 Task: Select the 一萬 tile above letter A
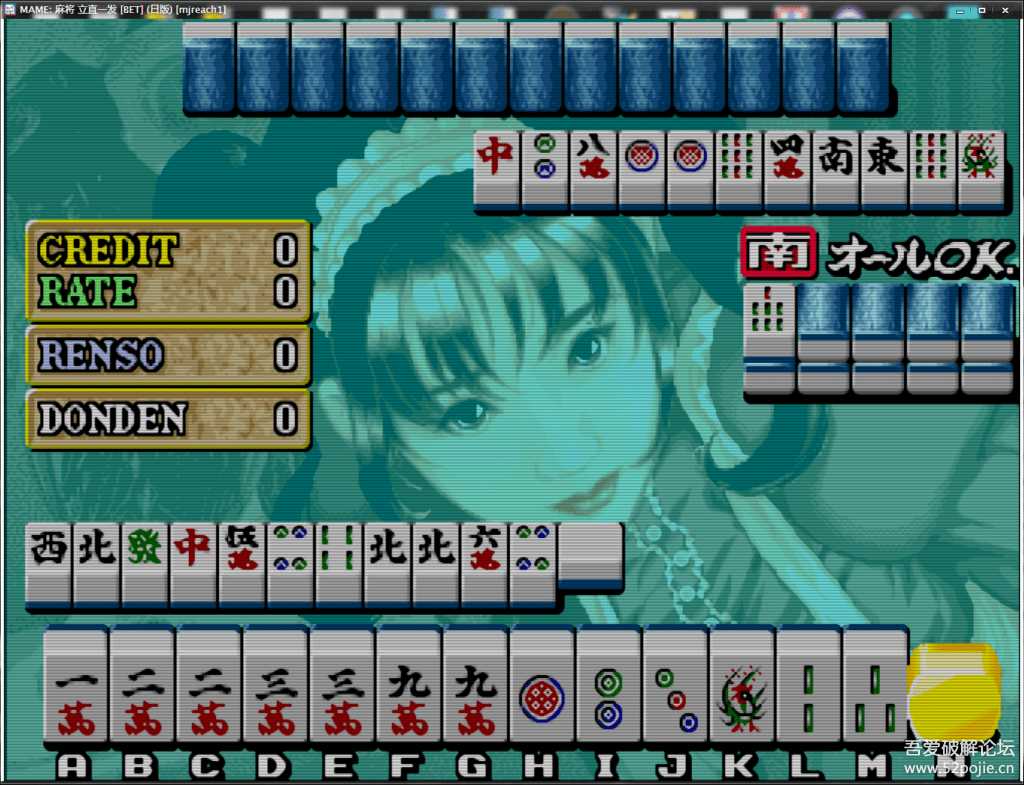tap(75, 688)
